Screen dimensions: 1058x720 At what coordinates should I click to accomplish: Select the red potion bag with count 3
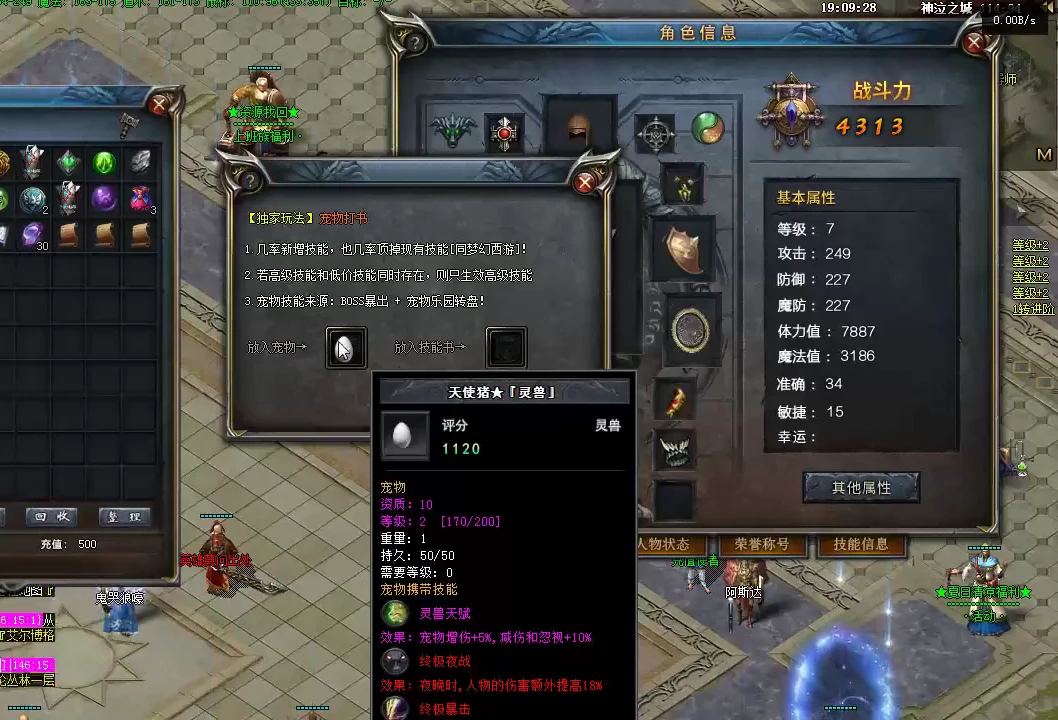(x=141, y=198)
